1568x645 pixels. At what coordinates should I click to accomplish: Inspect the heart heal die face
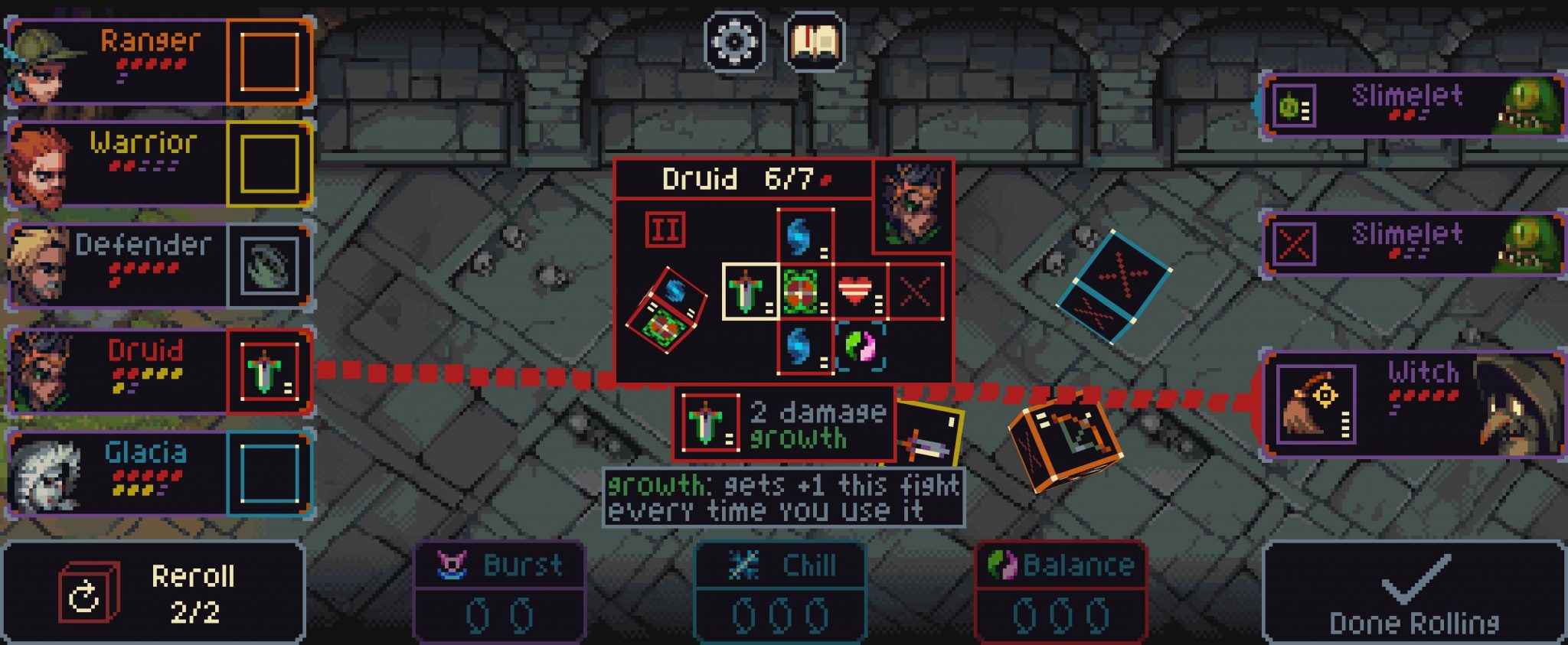(x=860, y=292)
